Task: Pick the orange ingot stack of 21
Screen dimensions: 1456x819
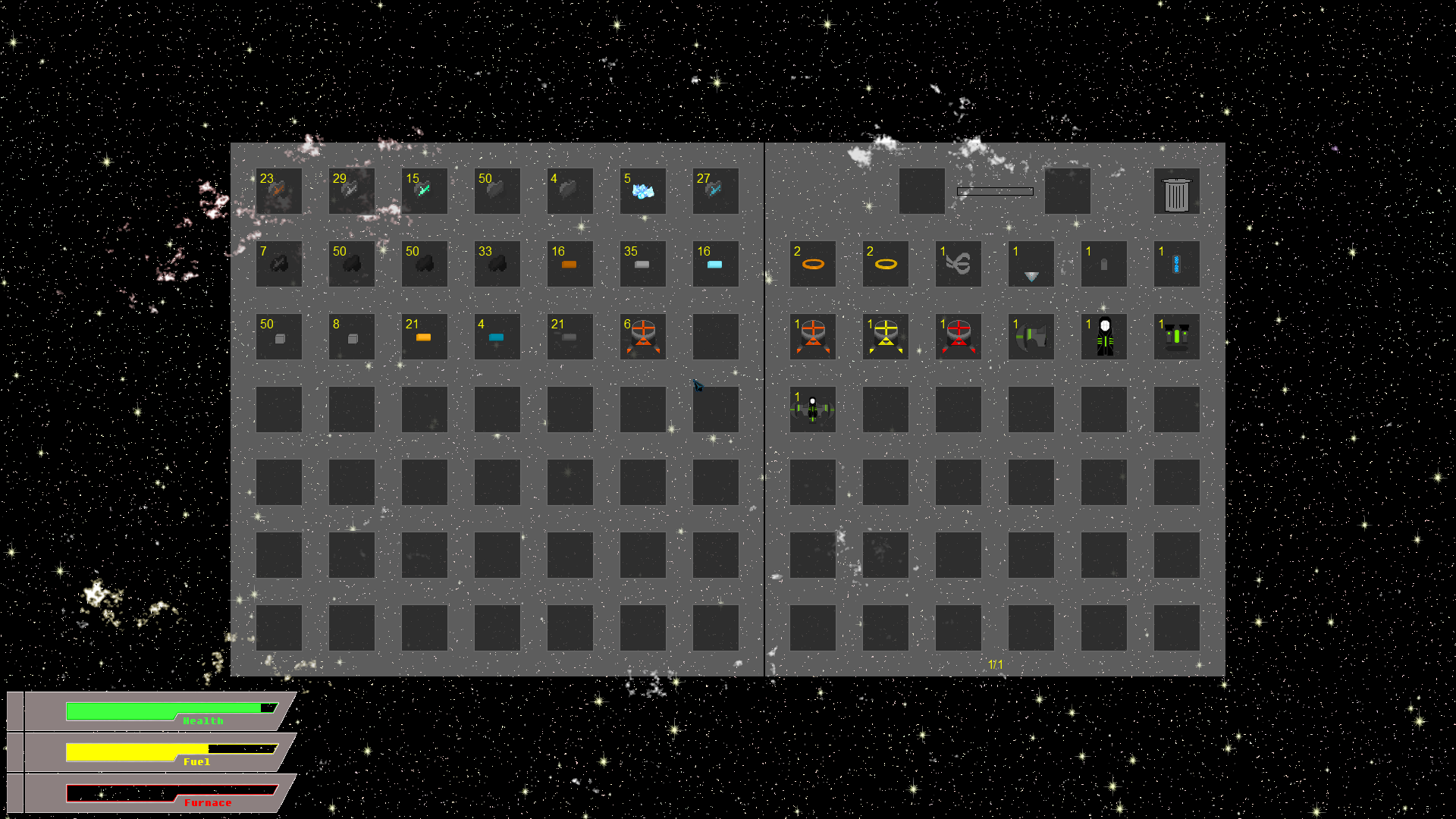Action: click(x=424, y=336)
